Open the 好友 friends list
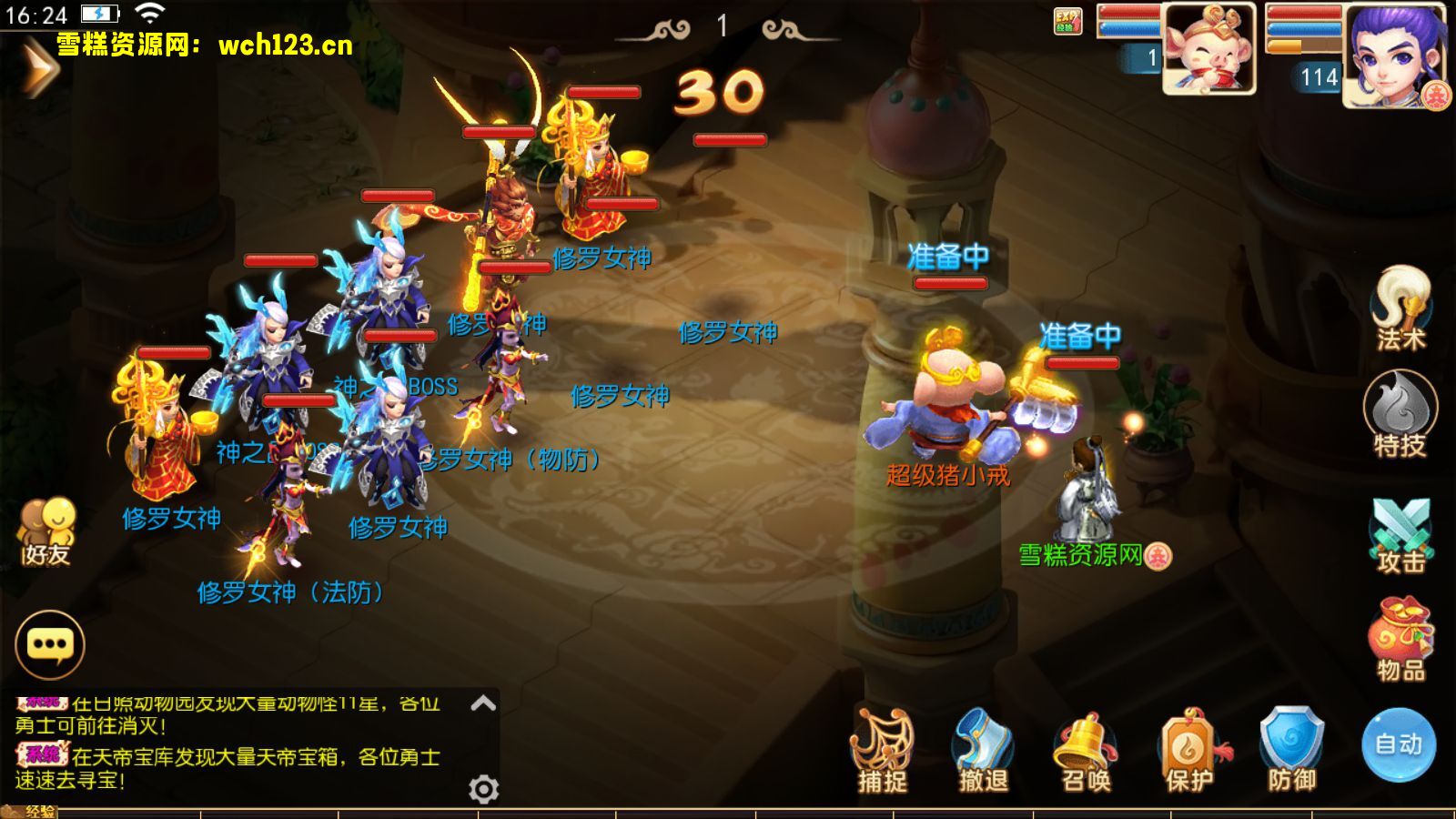Screen dimensions: 1456x819 click(x=46, y=531)
